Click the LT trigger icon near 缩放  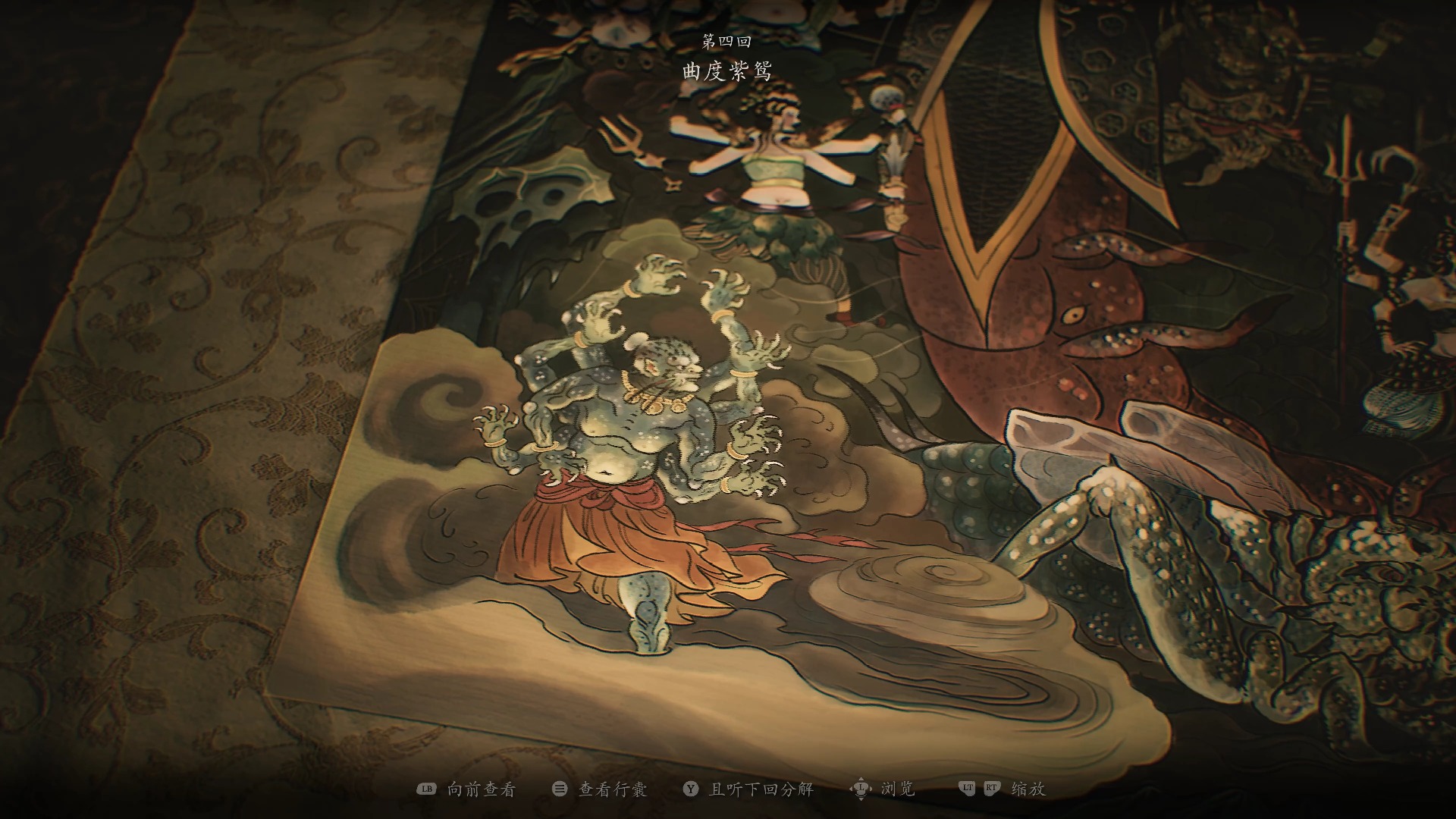968,789
